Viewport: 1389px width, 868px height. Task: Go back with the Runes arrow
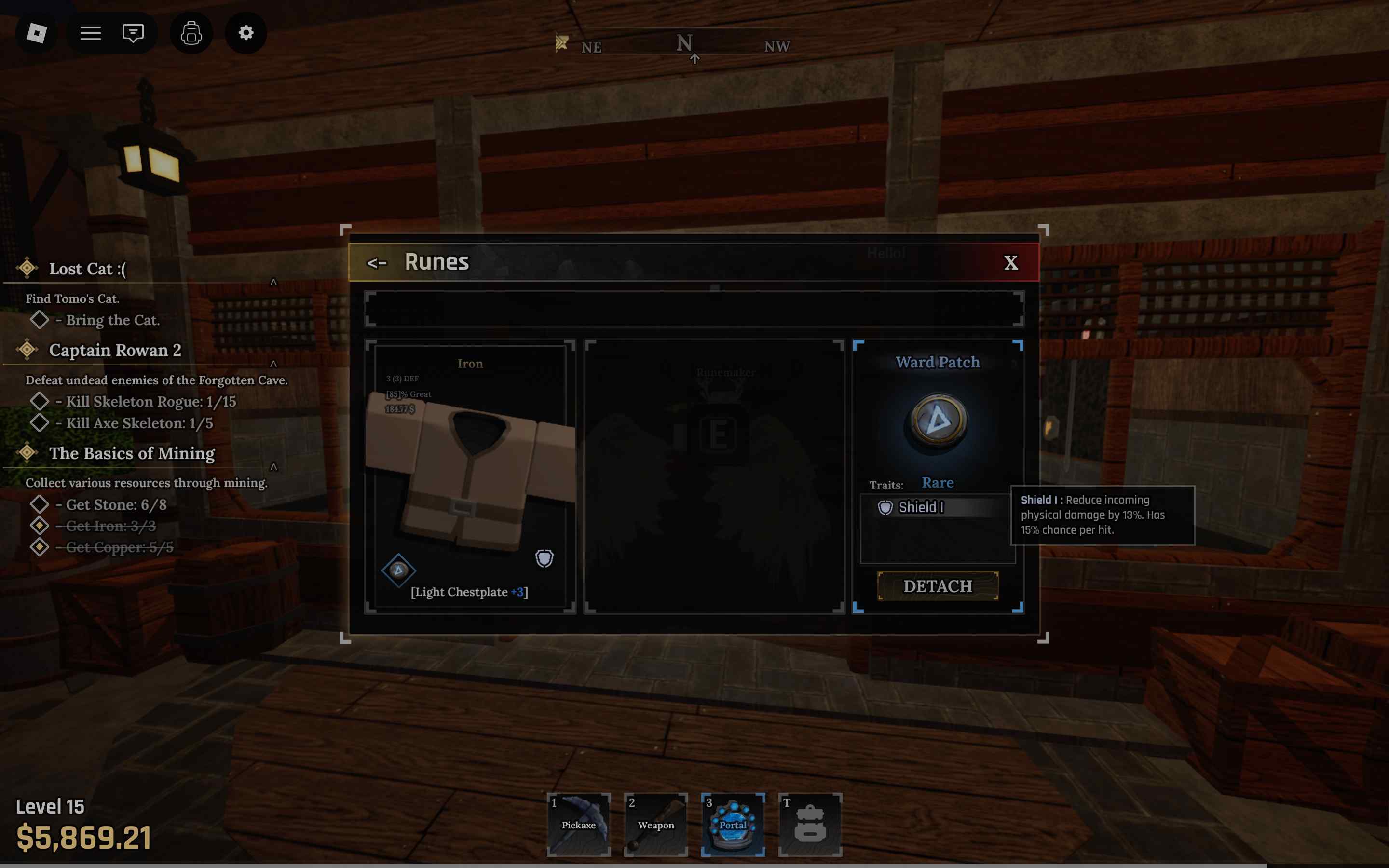tap(377, 263)
